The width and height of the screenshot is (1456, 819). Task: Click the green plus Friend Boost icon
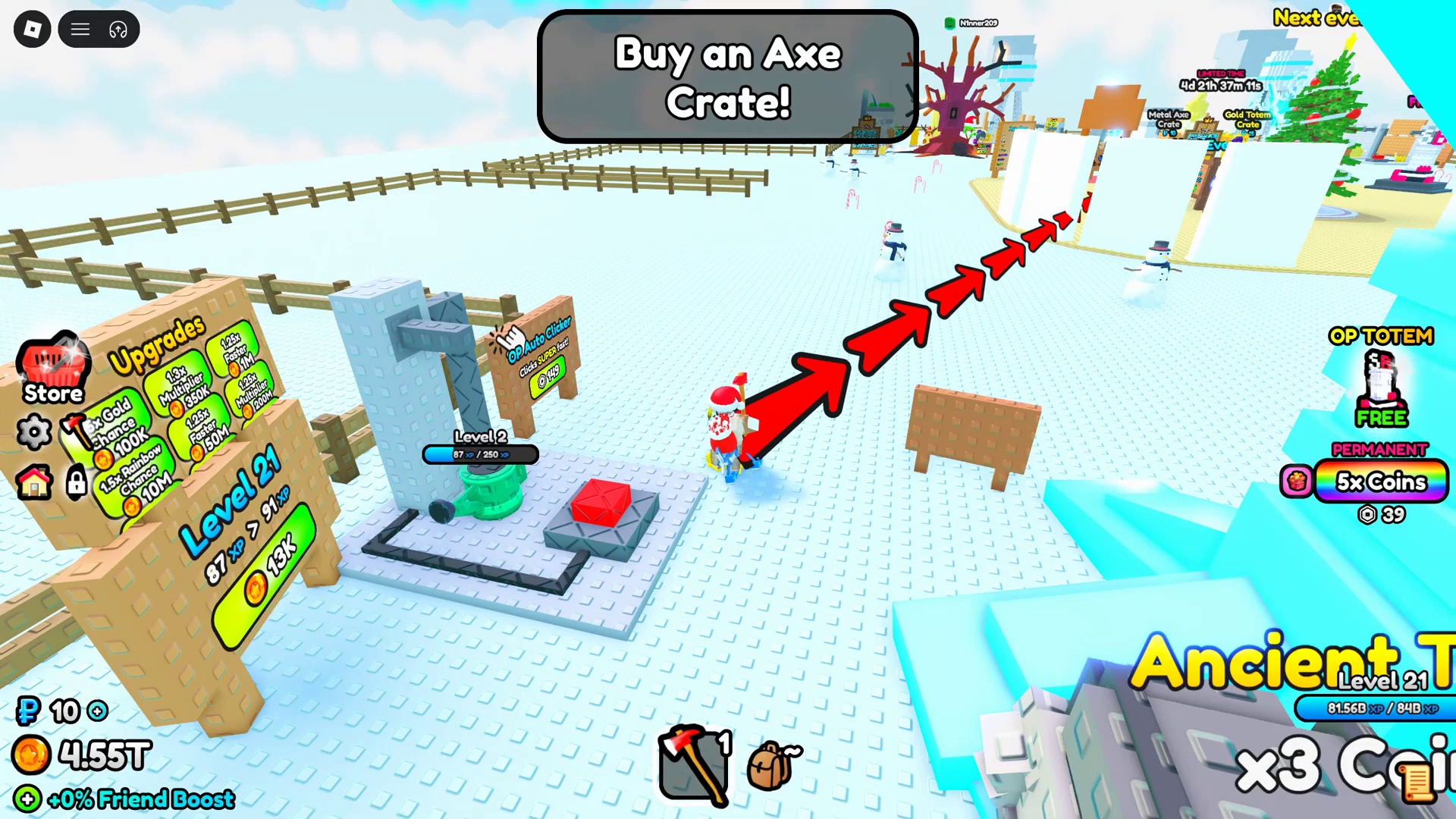click(x=27, y=799)
